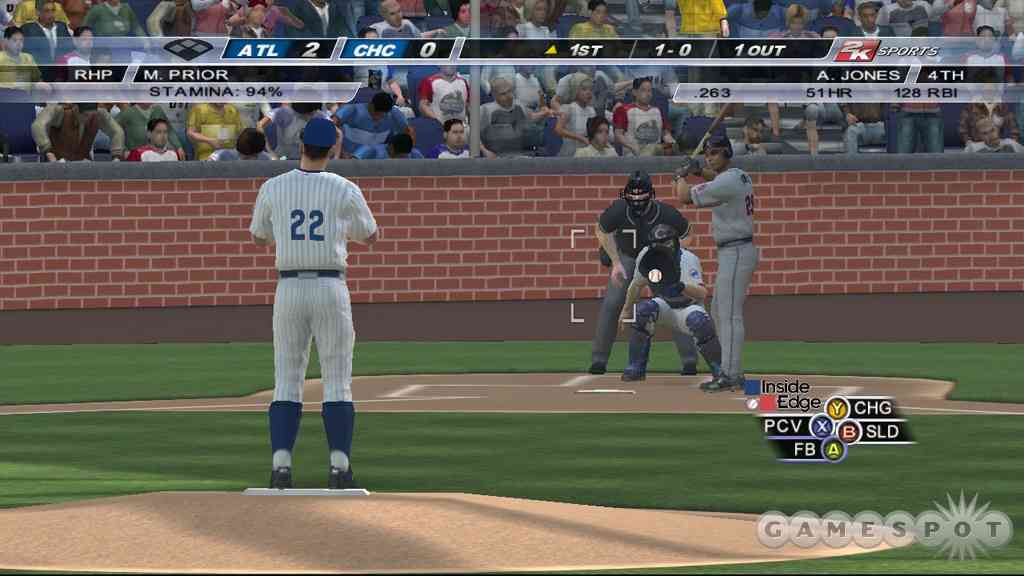
Task: Choose the SLD slider pitch
Action: coord(849,432)
